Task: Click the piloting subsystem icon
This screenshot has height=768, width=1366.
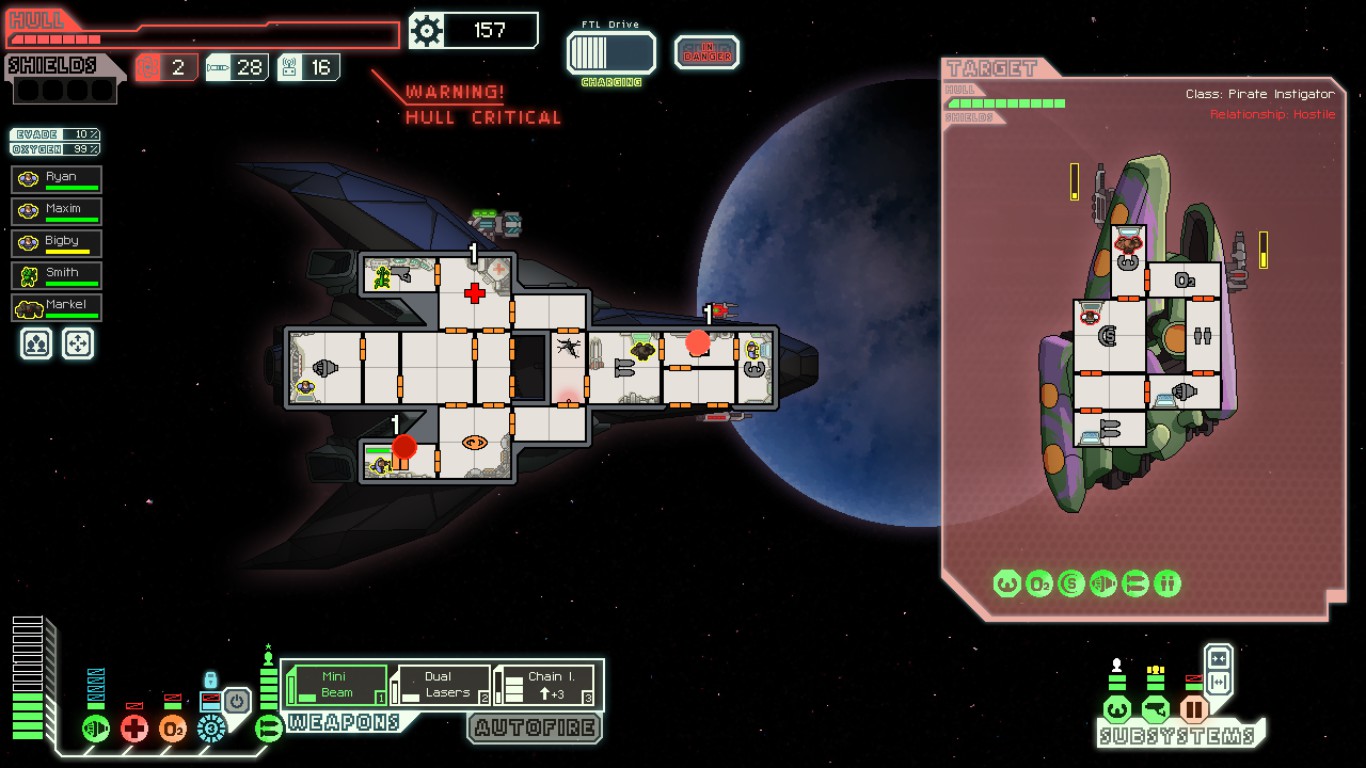Action: (1117, 710)
